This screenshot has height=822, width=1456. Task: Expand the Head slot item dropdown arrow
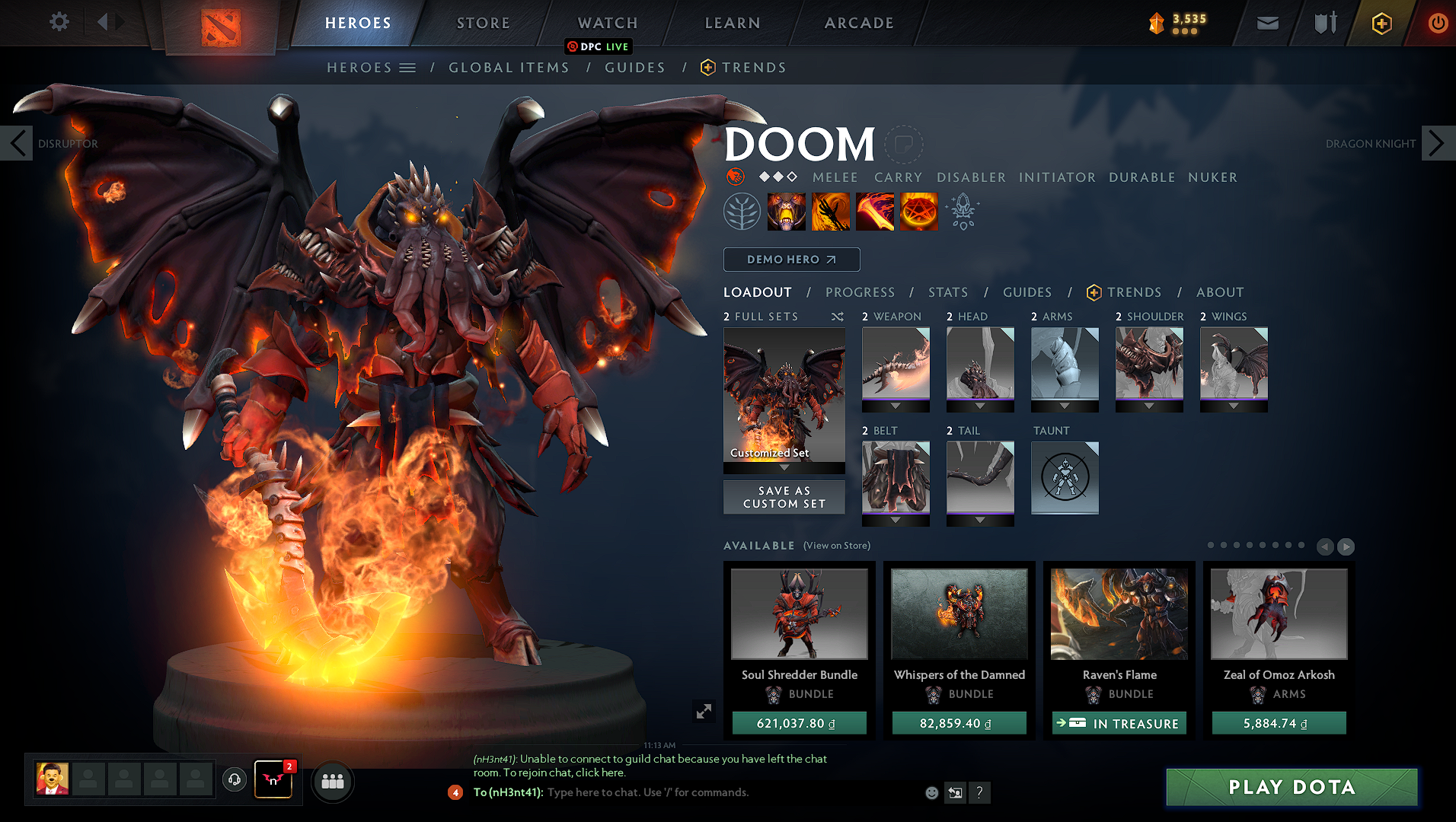point(980,406)
